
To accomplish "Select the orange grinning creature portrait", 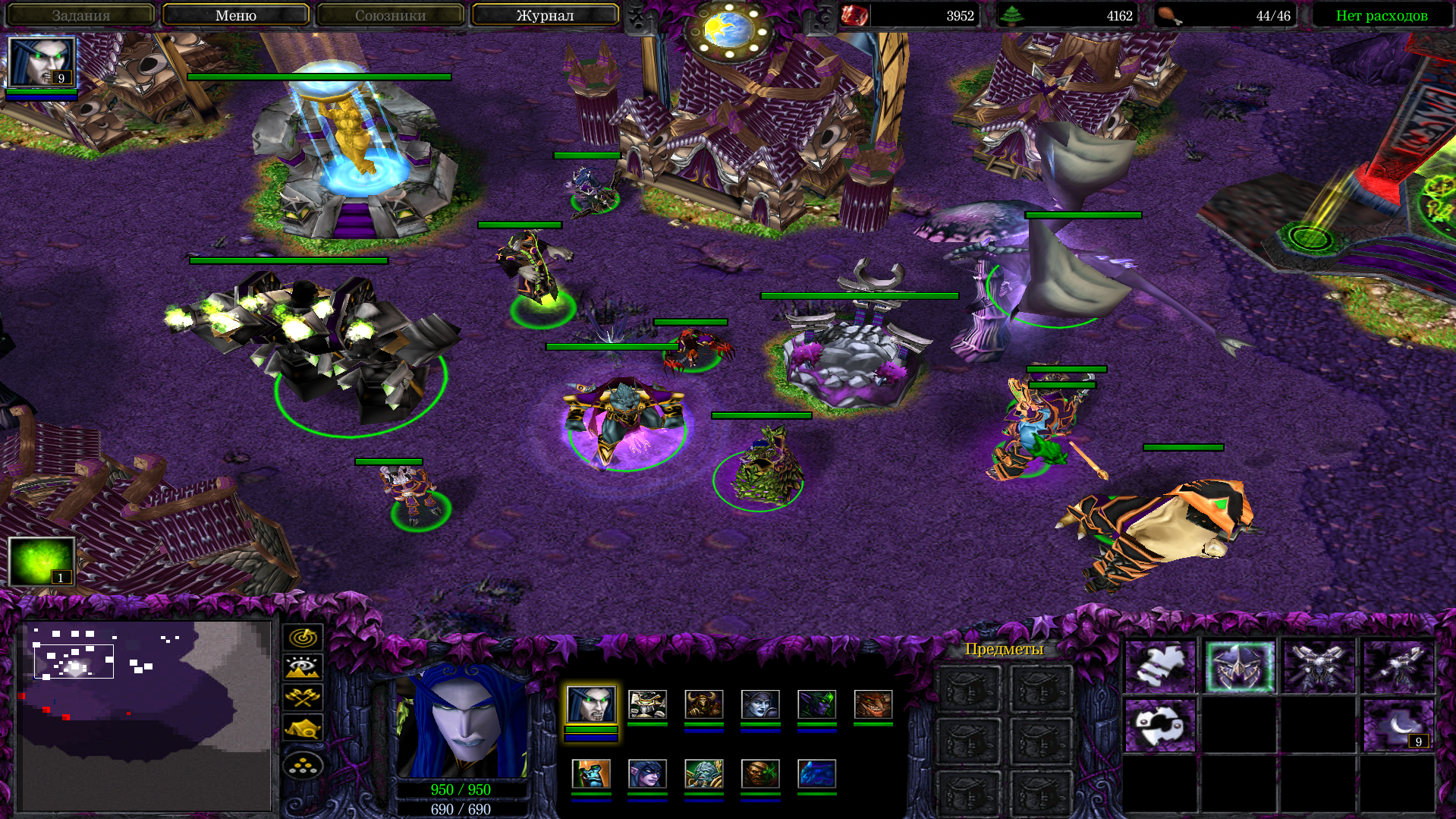I will pos(873,704).
